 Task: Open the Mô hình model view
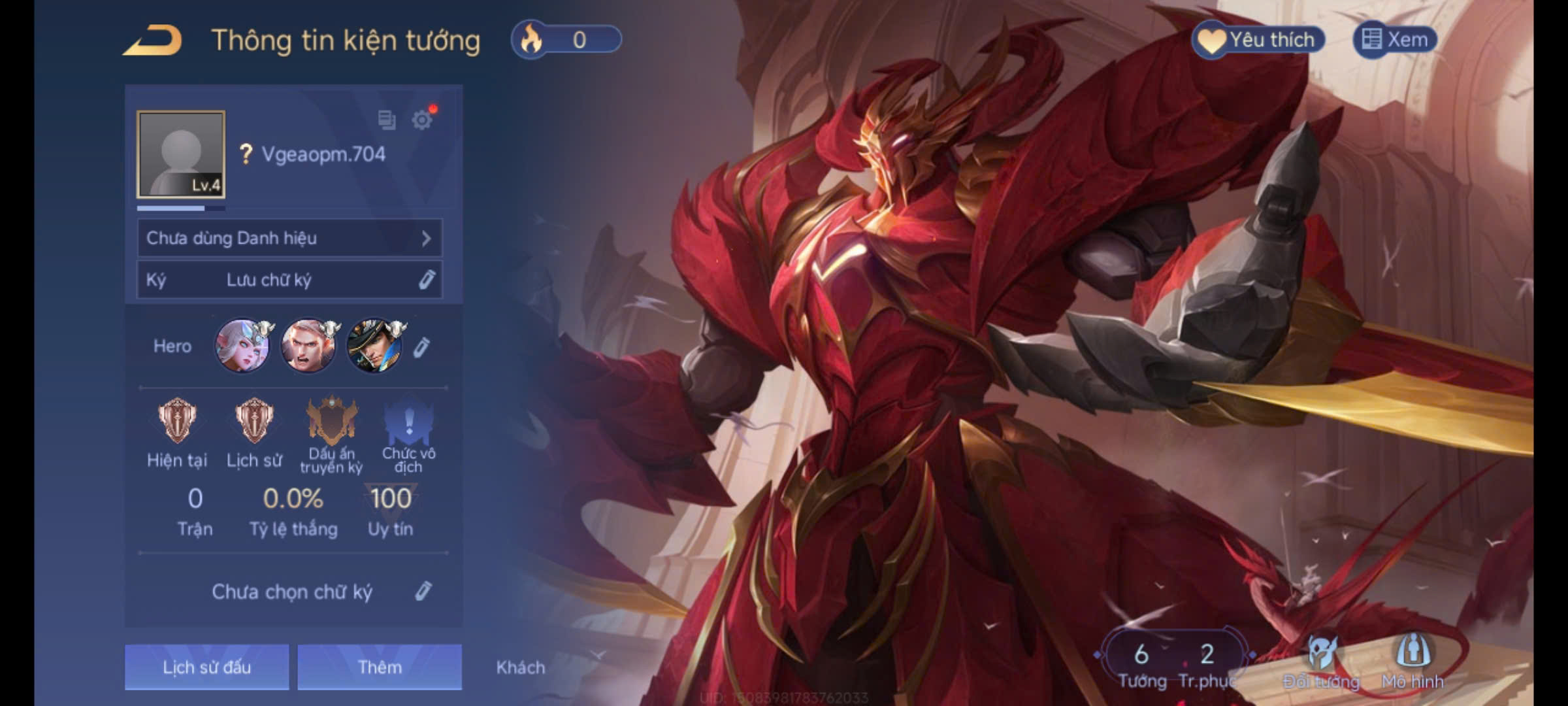1413,659
